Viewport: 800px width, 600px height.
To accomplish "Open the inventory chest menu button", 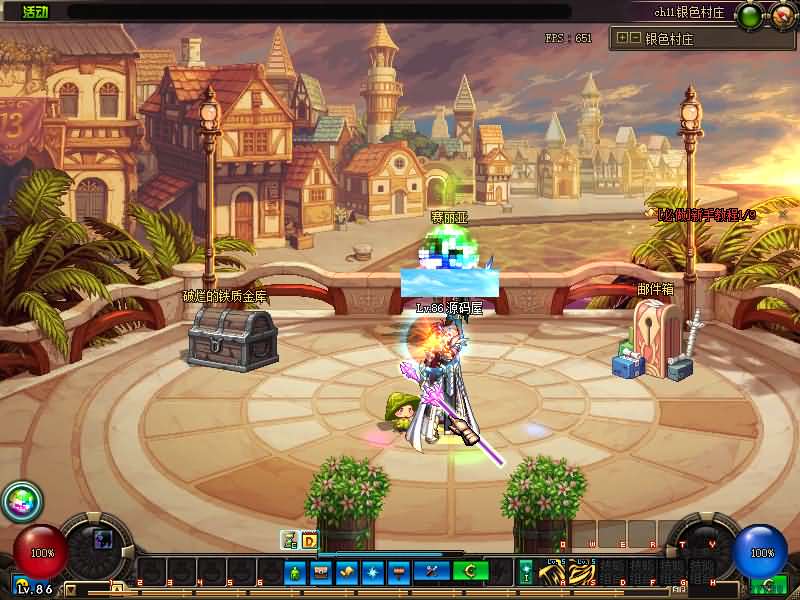I will click(321, 572).
